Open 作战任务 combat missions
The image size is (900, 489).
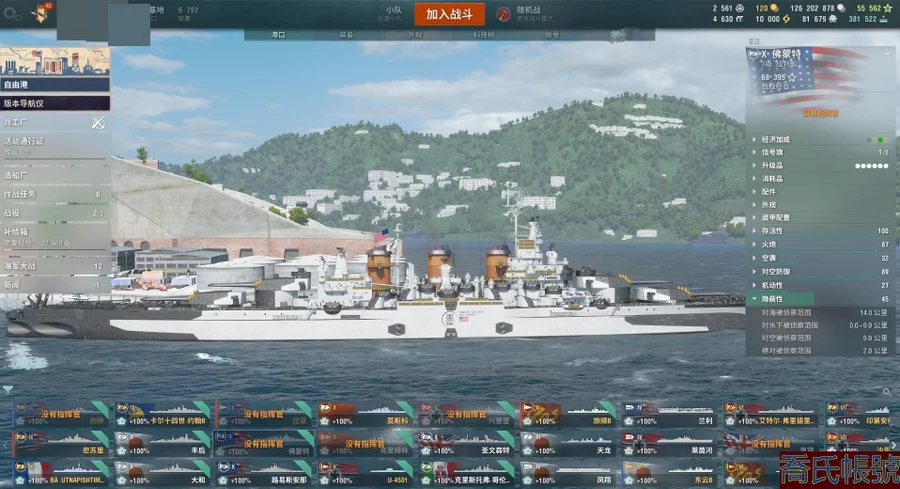coord(54,194)
